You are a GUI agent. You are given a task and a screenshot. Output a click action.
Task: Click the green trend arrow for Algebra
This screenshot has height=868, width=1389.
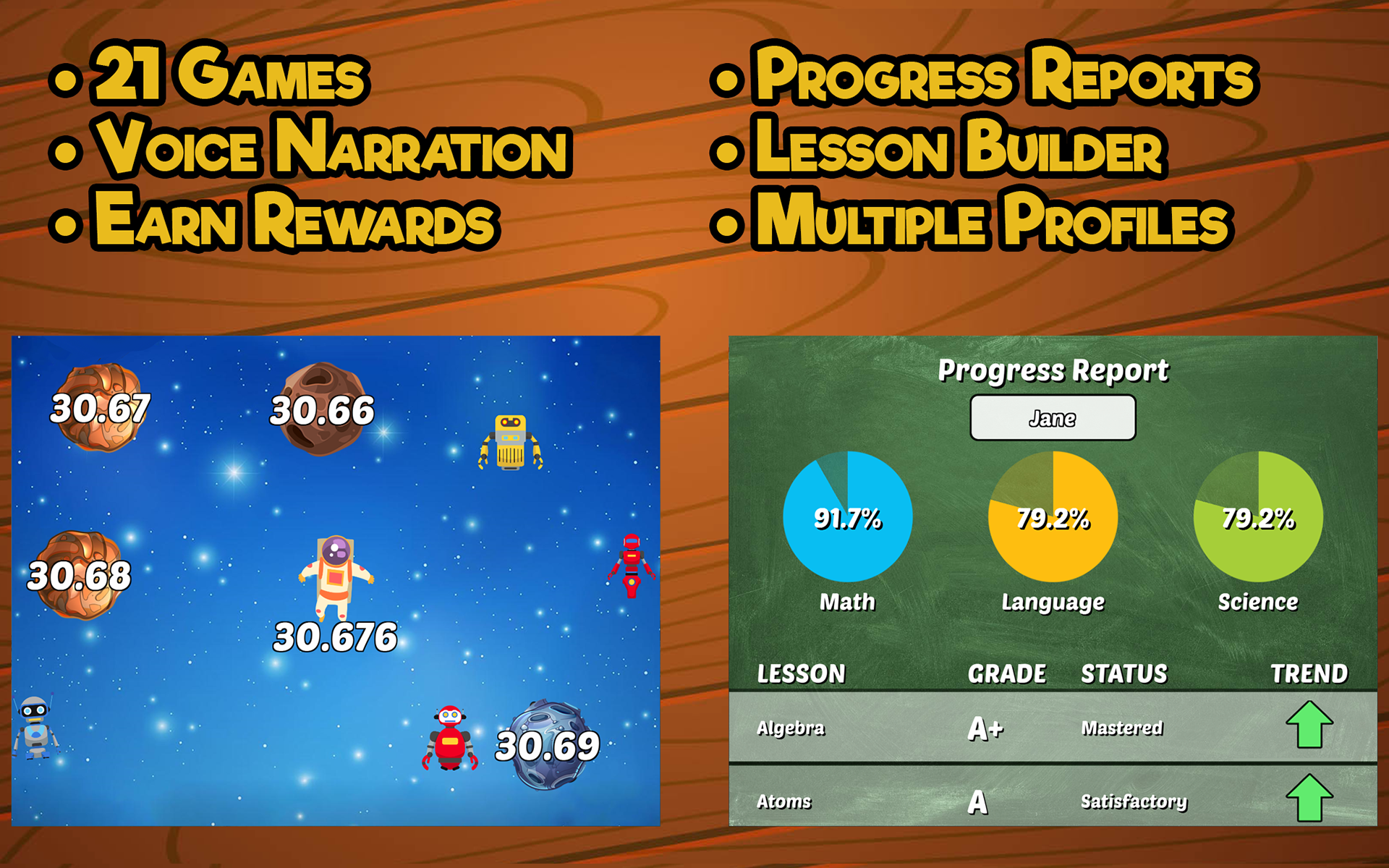click(1309, 725)
